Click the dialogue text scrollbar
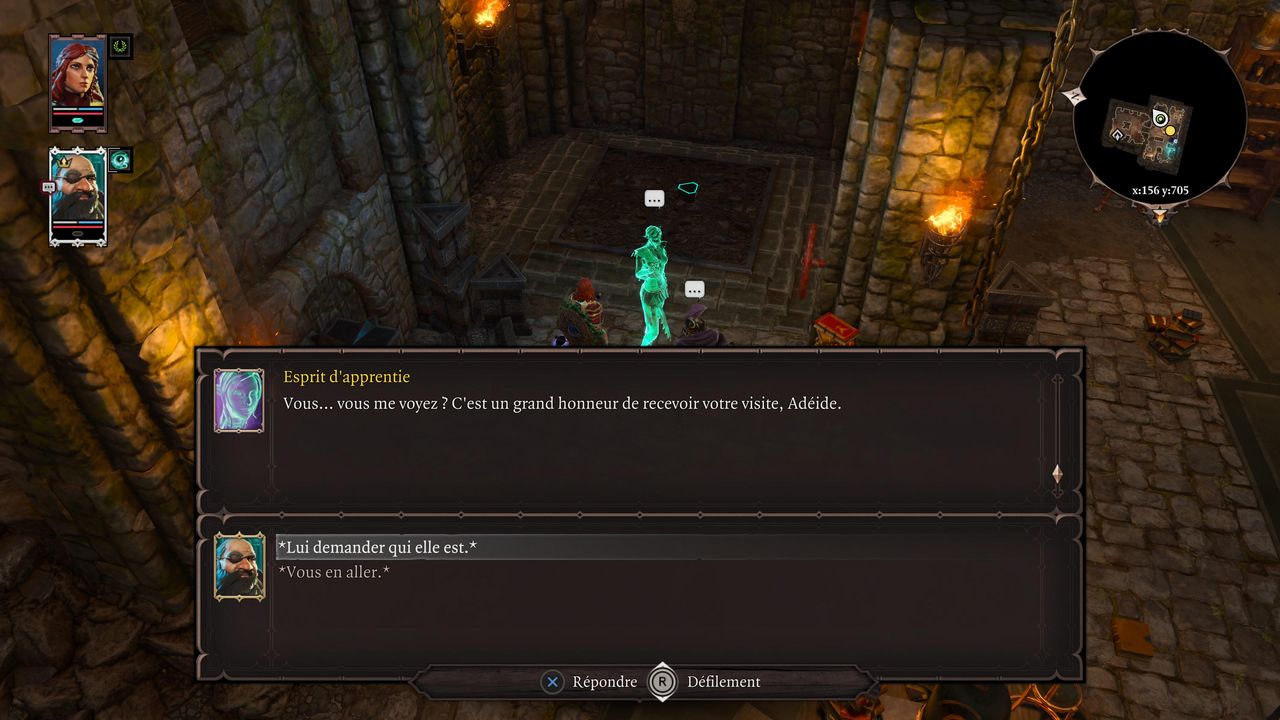 [1057, 430]
